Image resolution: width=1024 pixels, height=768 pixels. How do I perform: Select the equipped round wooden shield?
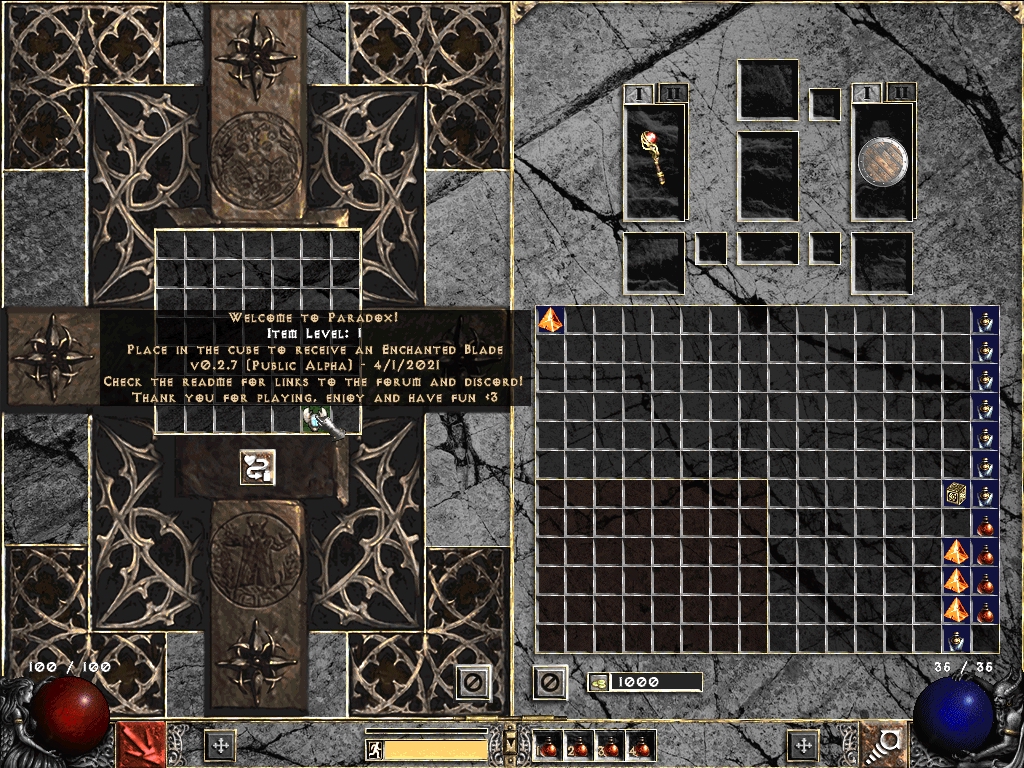point(882,161)
